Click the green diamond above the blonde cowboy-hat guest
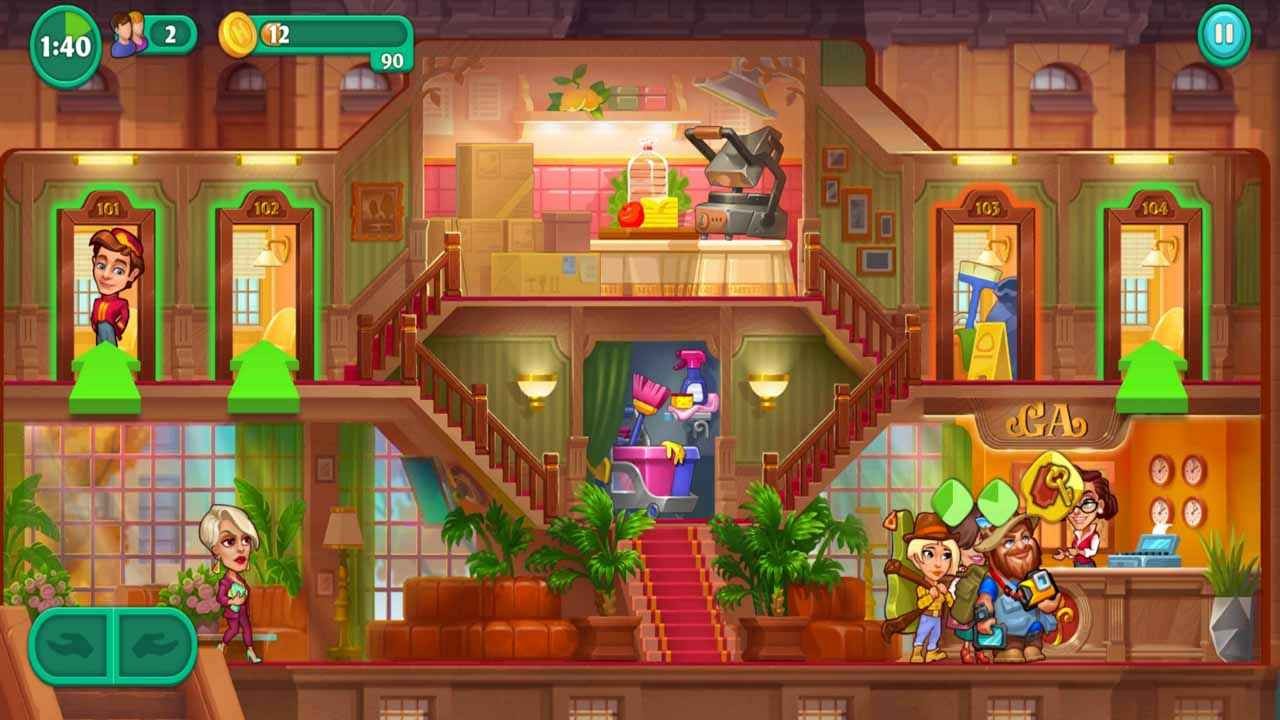Screen dimensions: 1280x720 coord(951,502)
